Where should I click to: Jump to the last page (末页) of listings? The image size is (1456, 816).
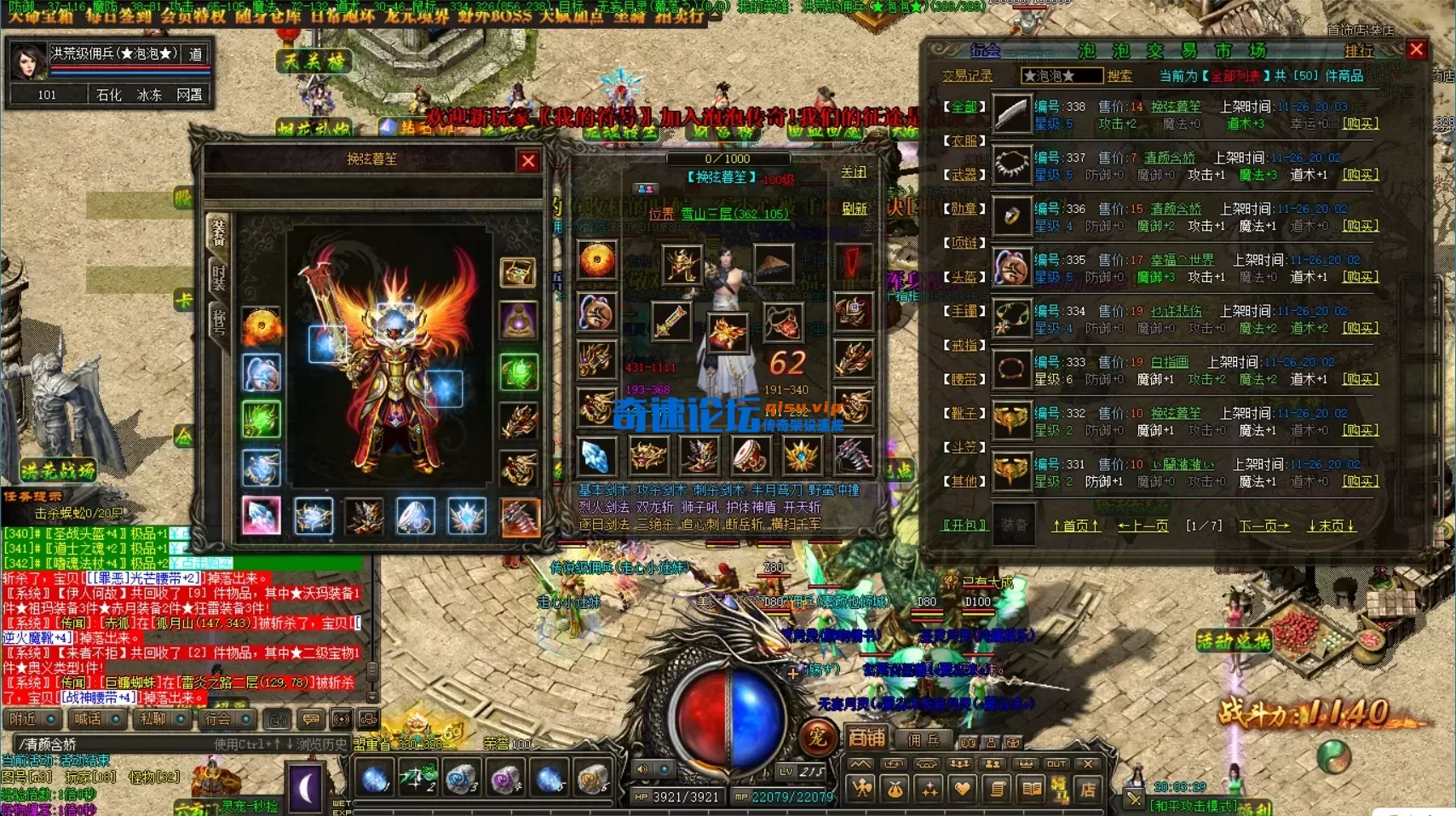coord(1331,526)
